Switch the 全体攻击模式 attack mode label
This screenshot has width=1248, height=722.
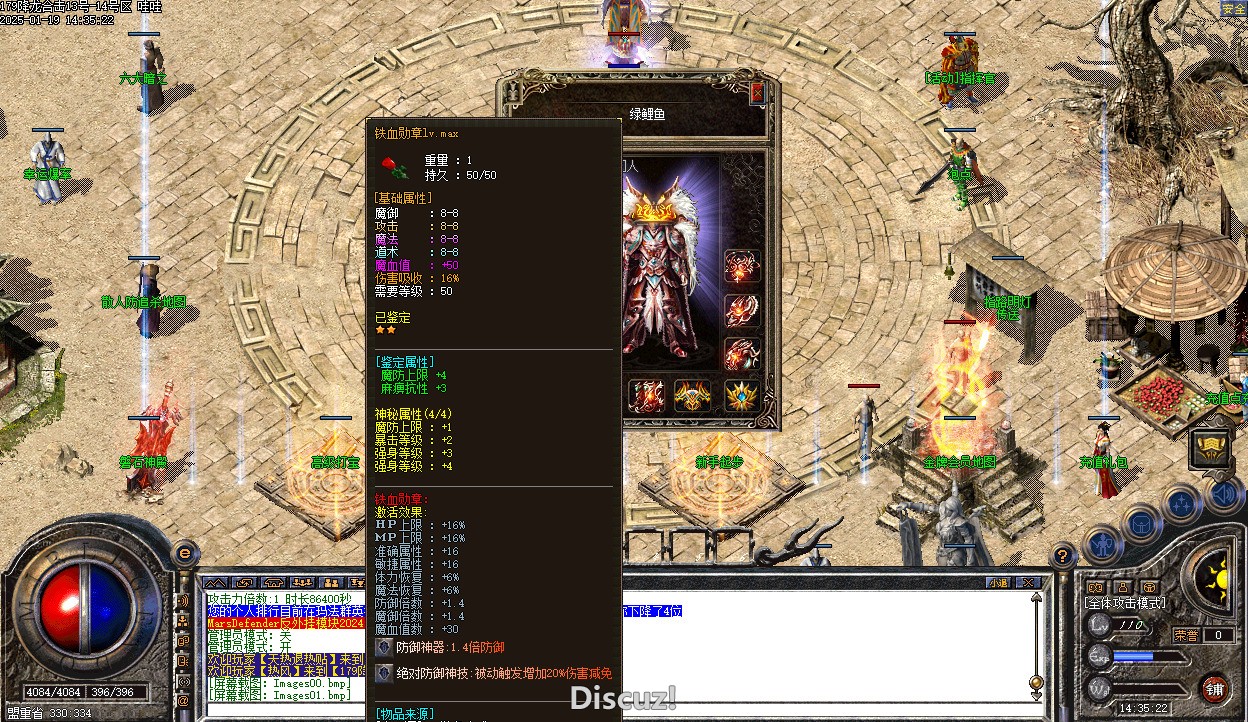click(1125, 604)
